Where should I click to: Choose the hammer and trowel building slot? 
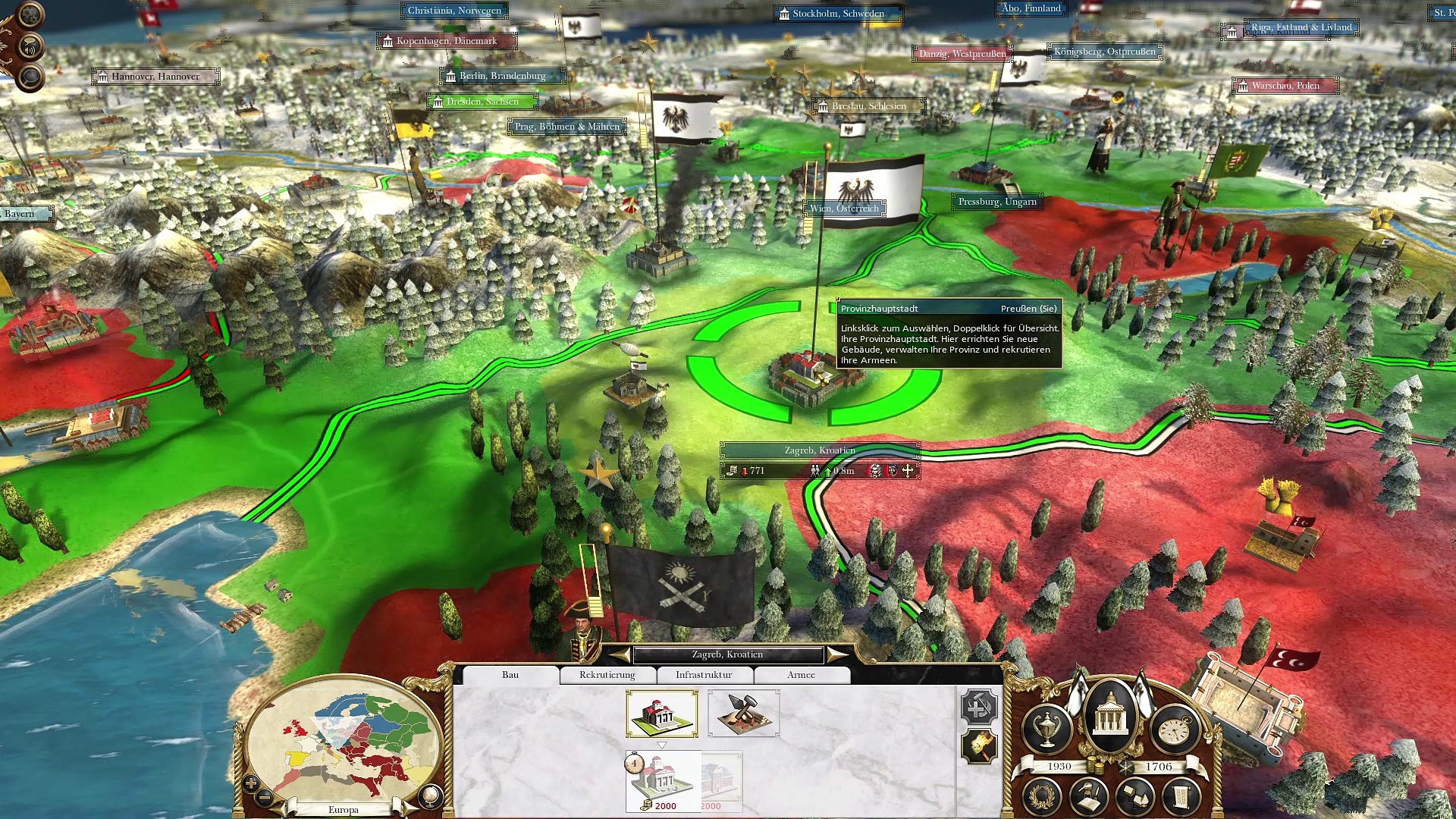point(743,713)
